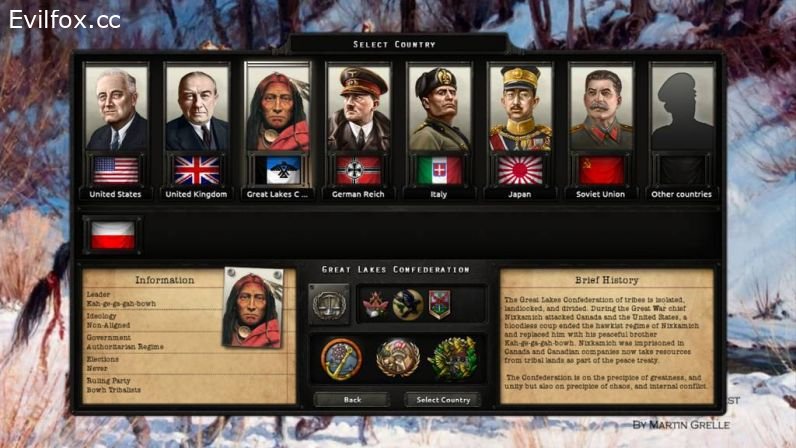
Task: Select the United States portrait
Action: [116, 110]
